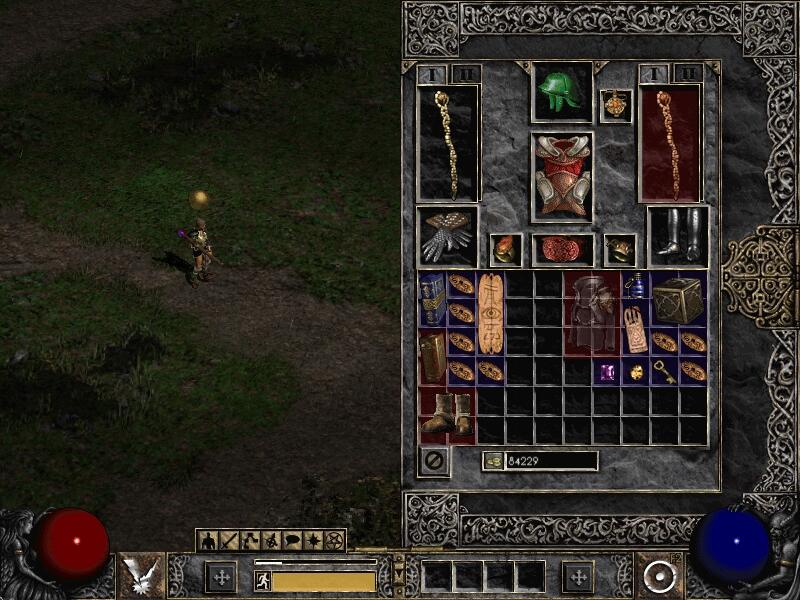Grab the brown tome in inventory
Image resolution: width=800 pixels, height=600 pixels.
[432, 356]
